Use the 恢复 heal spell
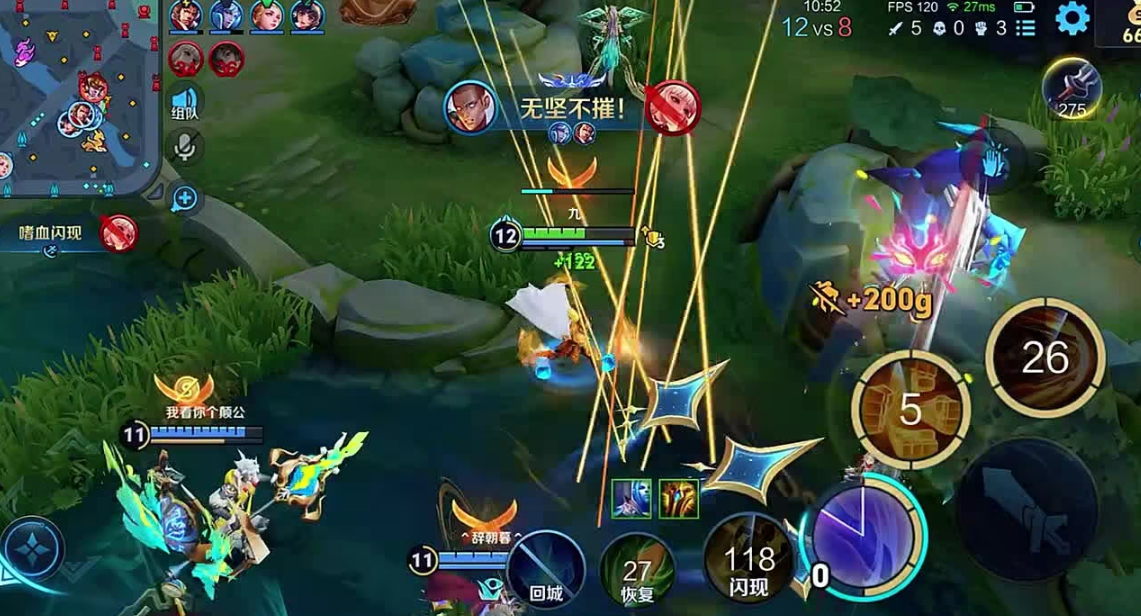Screen dimensions: 1141x616 click(637, 570)
